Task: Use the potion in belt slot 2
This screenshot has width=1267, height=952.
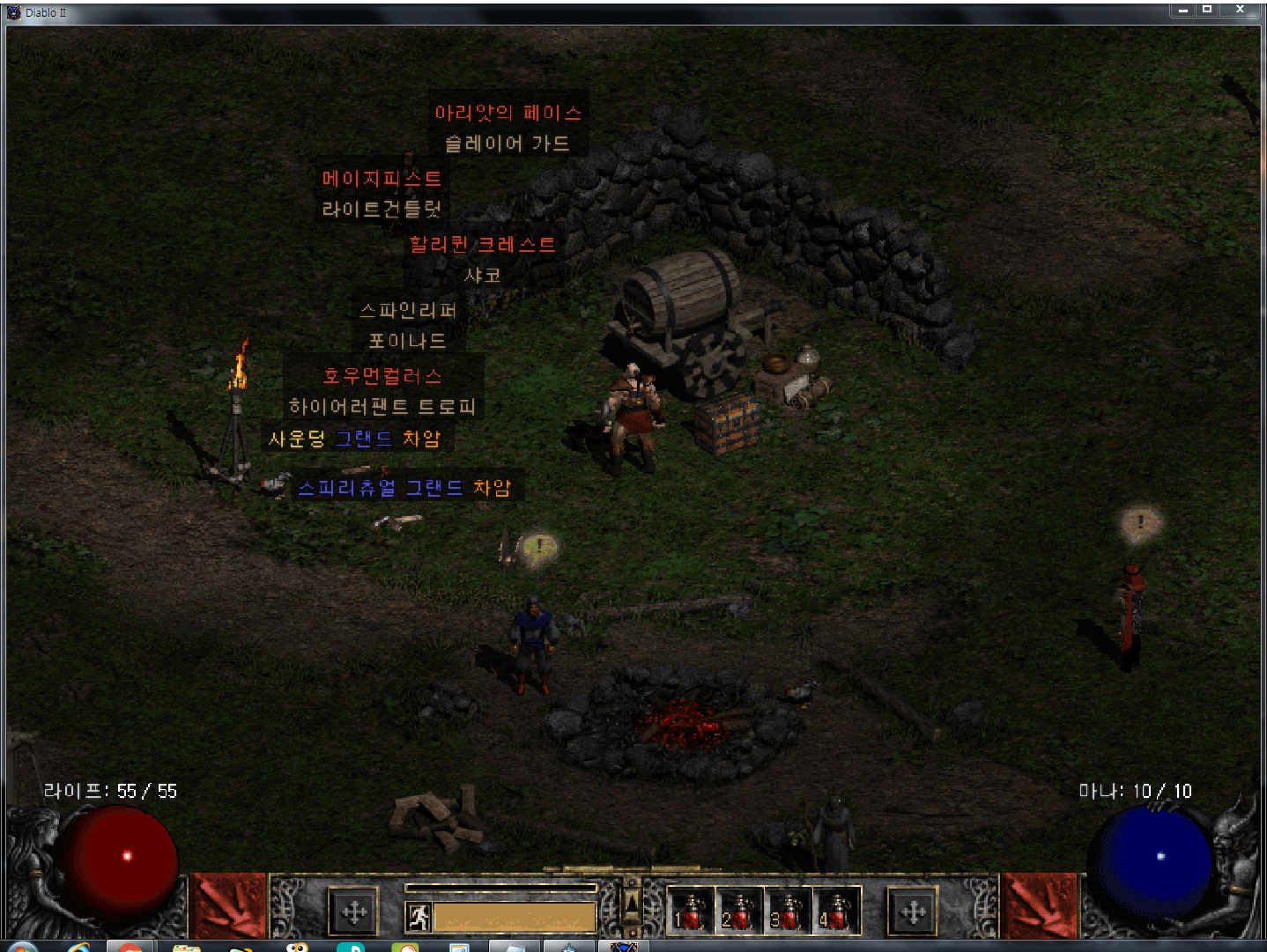Action: [738, 911]
